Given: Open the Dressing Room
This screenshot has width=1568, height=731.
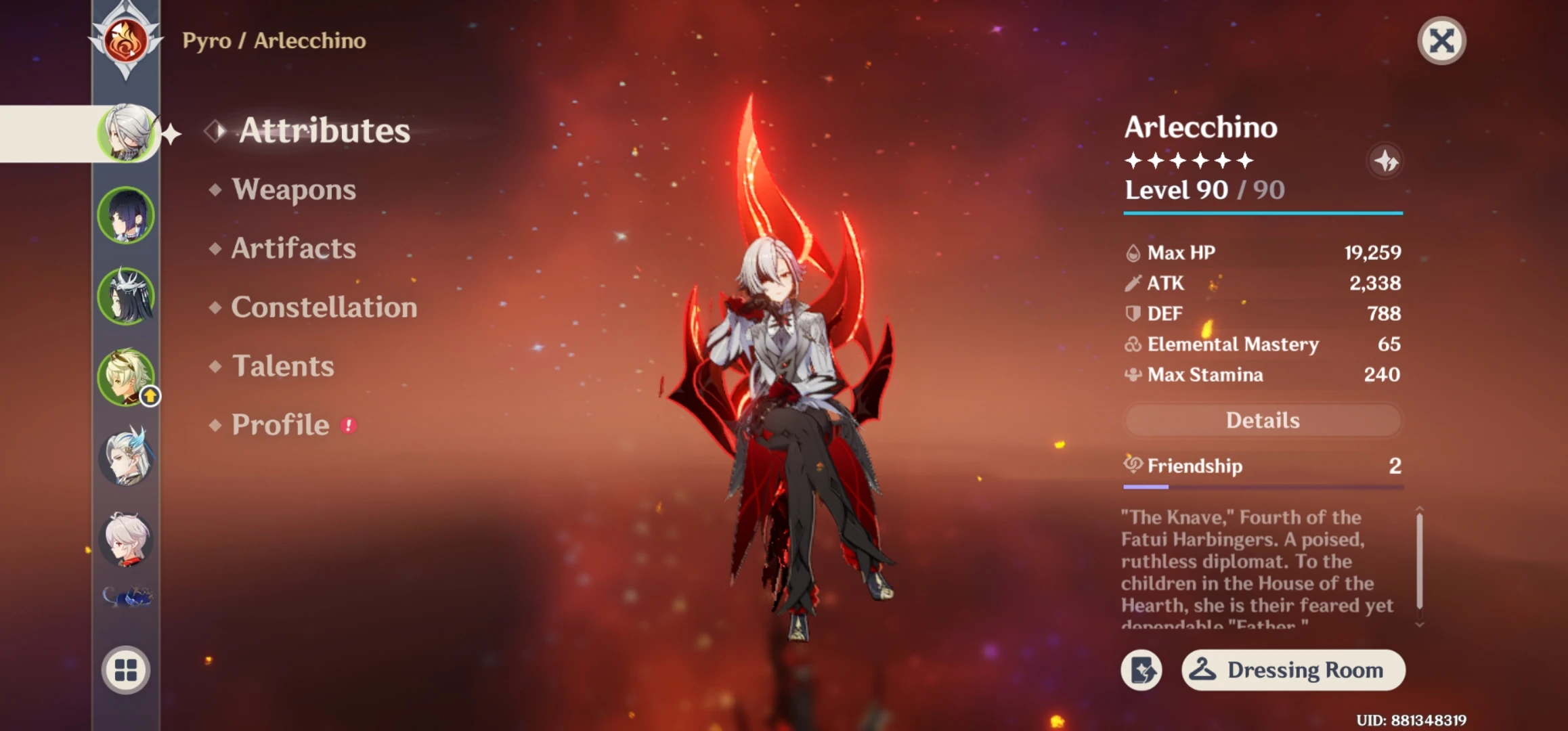Looking at the screenshot, I should point(1292,670).
